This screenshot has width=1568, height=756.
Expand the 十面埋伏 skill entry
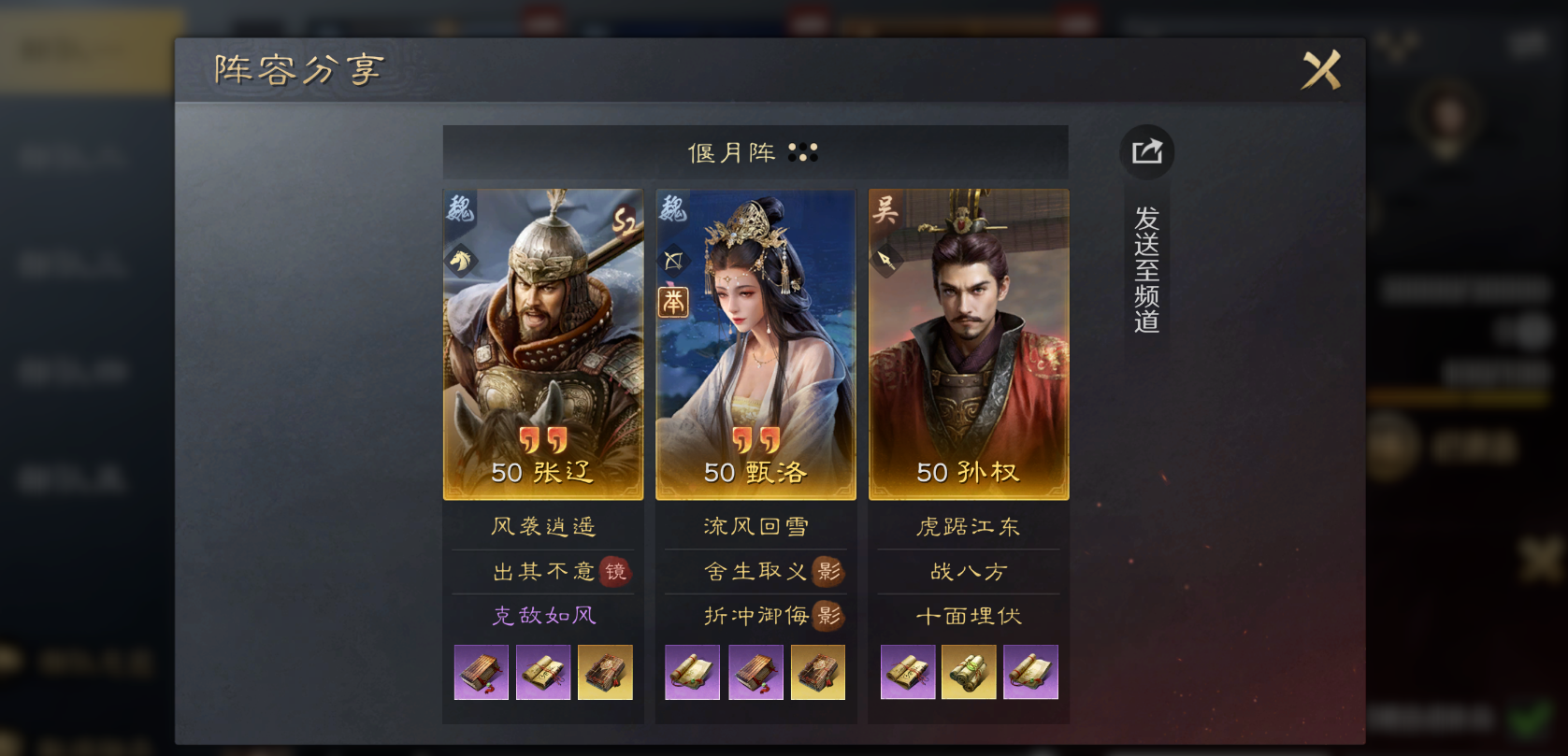[968, 616]
